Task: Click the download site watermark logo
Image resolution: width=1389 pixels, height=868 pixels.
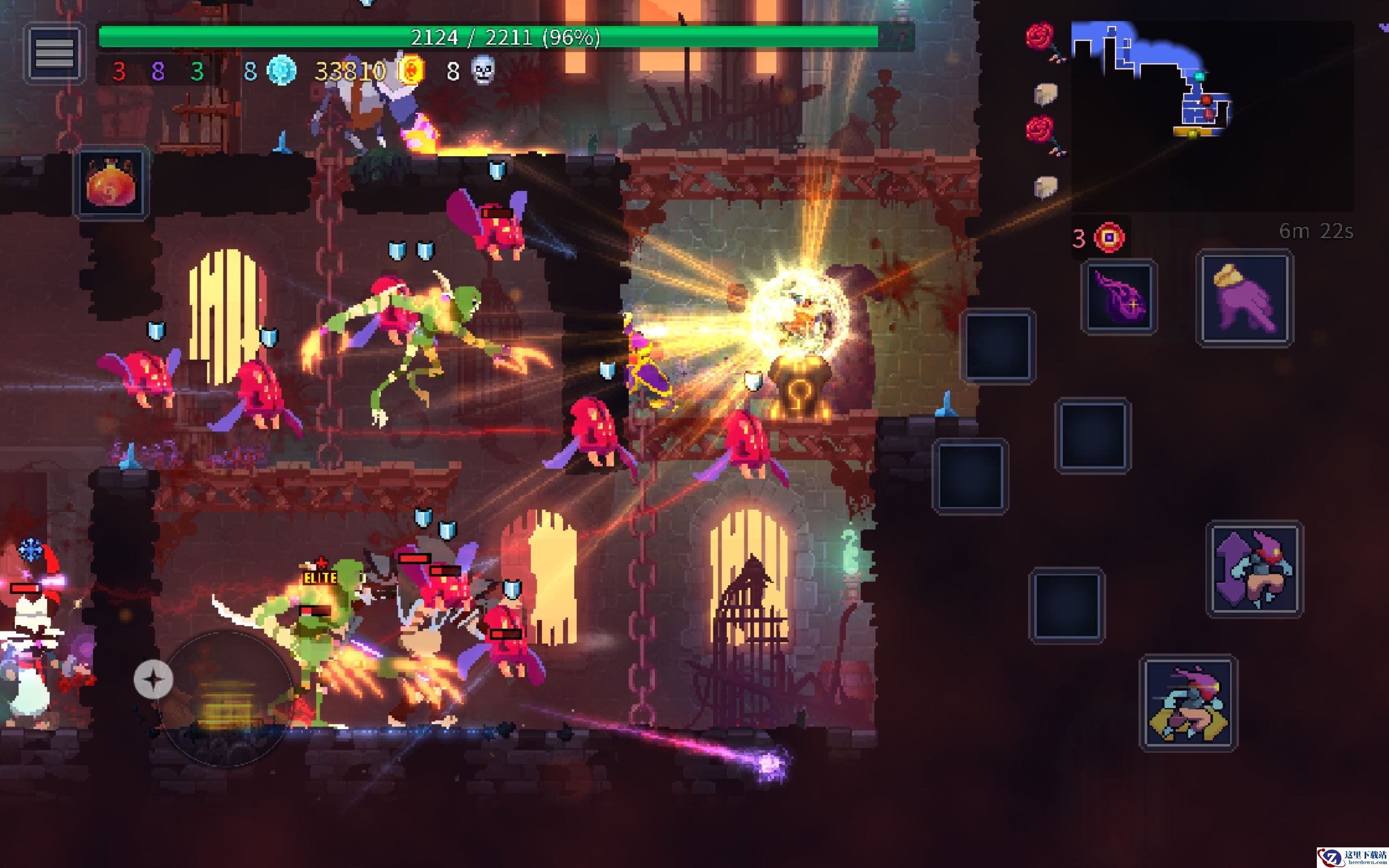Action: (1351, 857)
